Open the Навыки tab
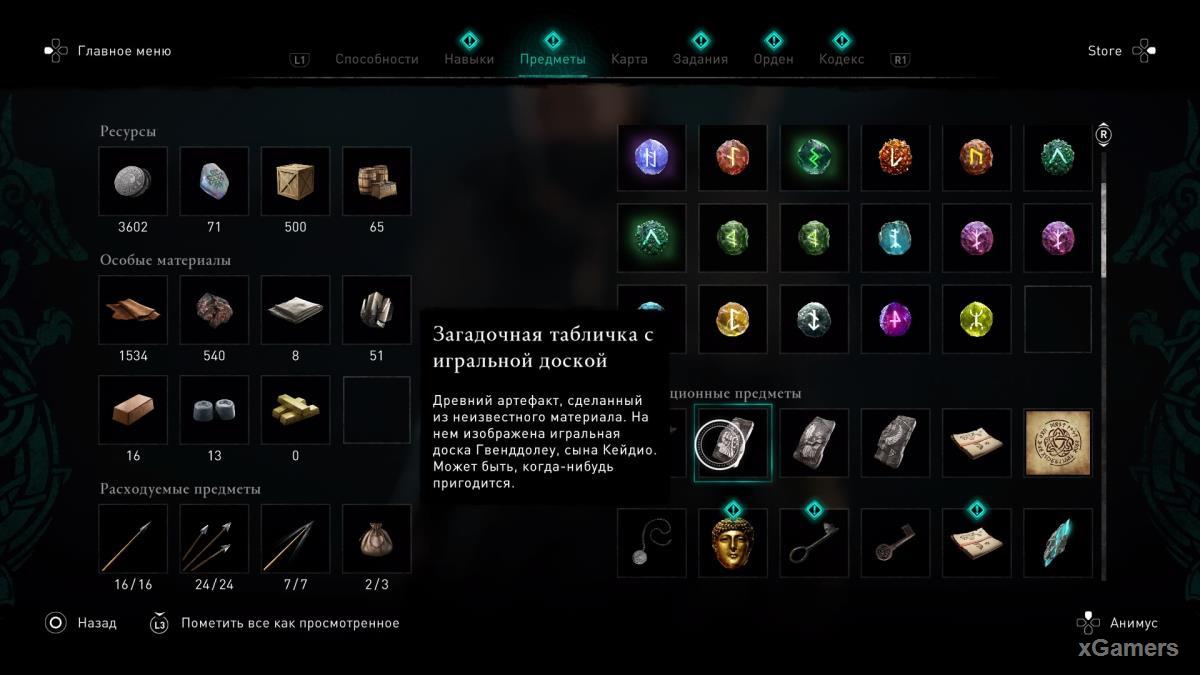This screenshot has height=675, width=1200. coord(469,59)
